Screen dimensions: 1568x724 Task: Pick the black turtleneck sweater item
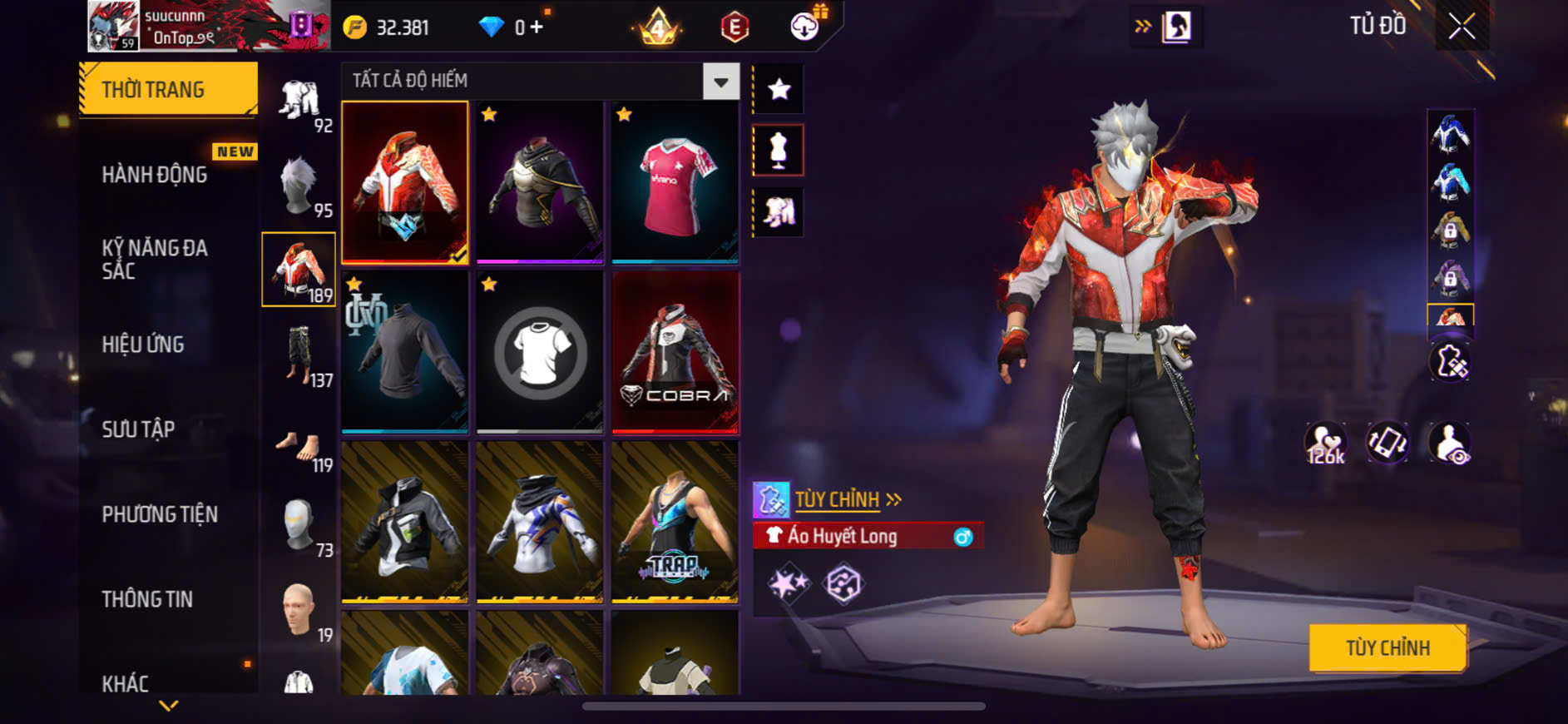[x=405, y=352]
